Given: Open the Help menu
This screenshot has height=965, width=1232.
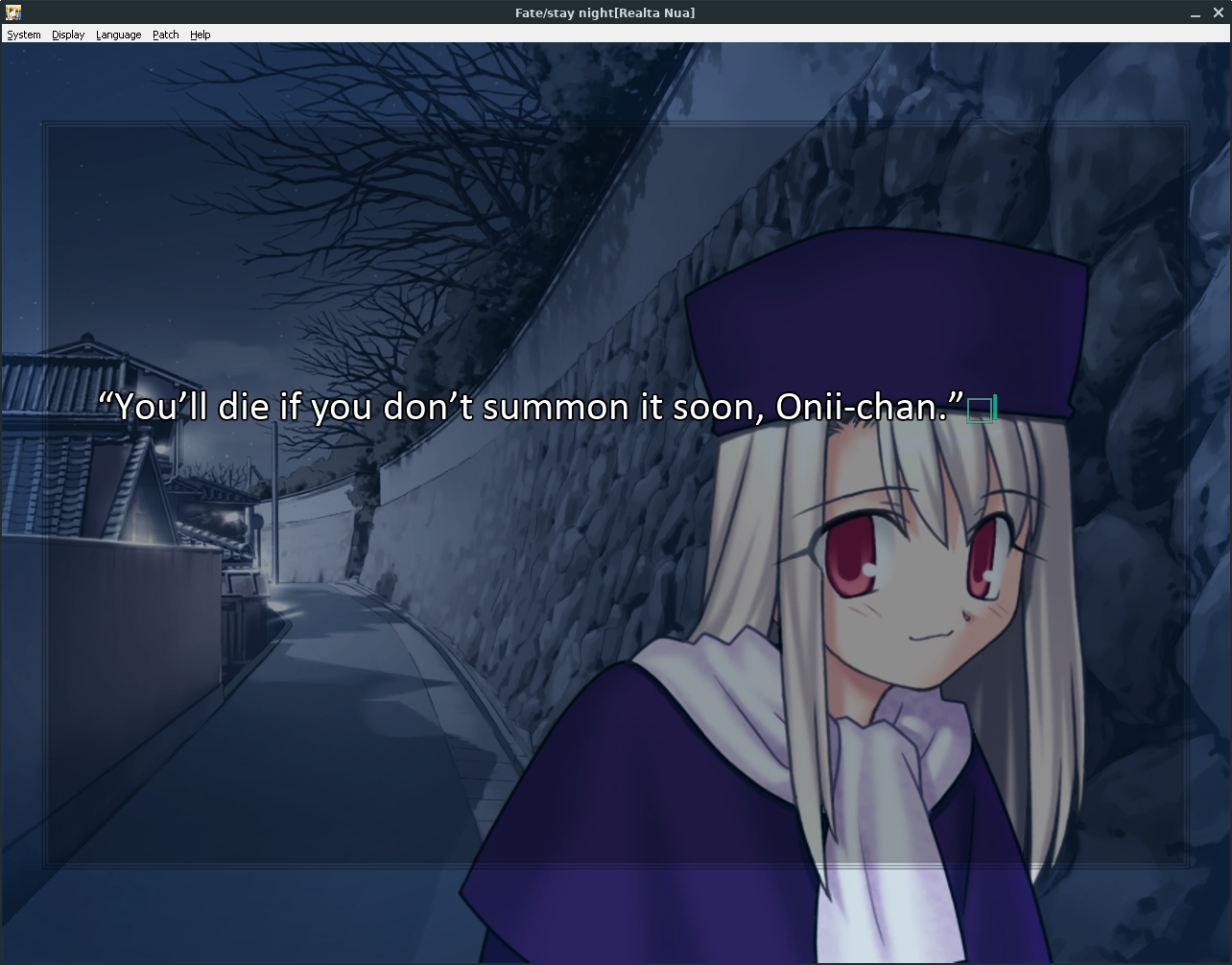Looking at the screenshot, I should [x=200, y=35].
